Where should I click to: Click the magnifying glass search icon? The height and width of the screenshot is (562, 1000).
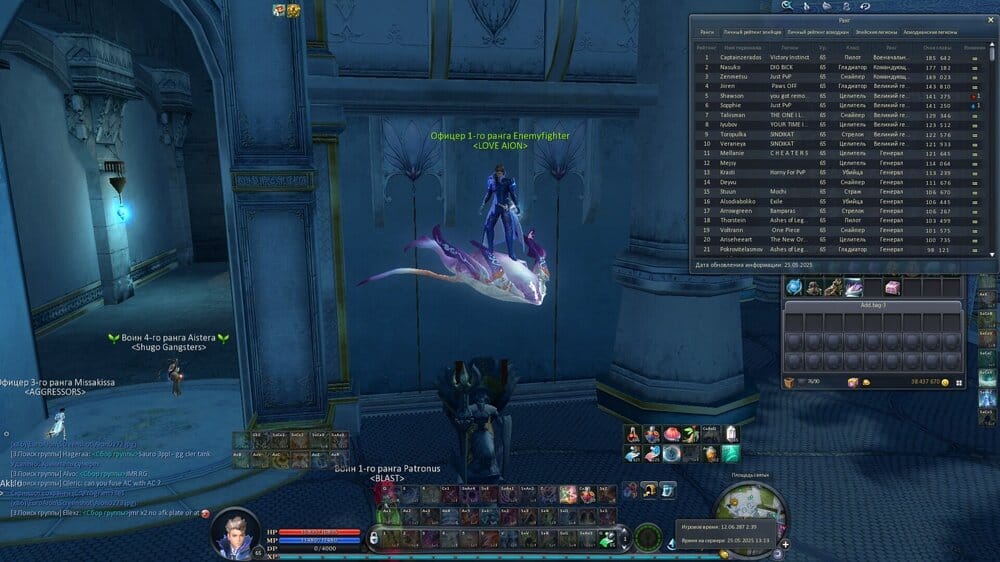tap(787, 6)
